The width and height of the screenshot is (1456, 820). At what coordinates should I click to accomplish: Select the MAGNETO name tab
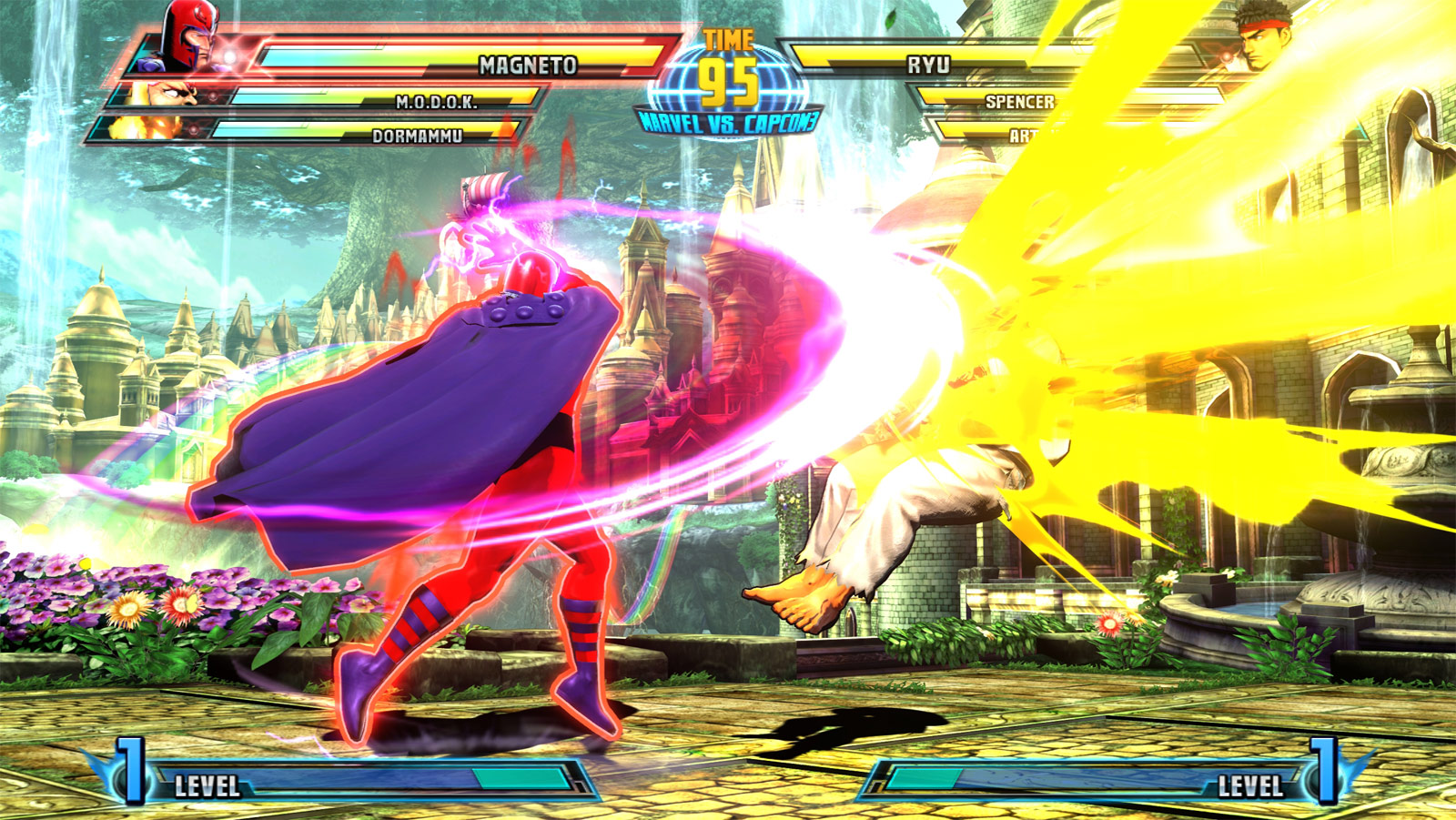(526, 64)
